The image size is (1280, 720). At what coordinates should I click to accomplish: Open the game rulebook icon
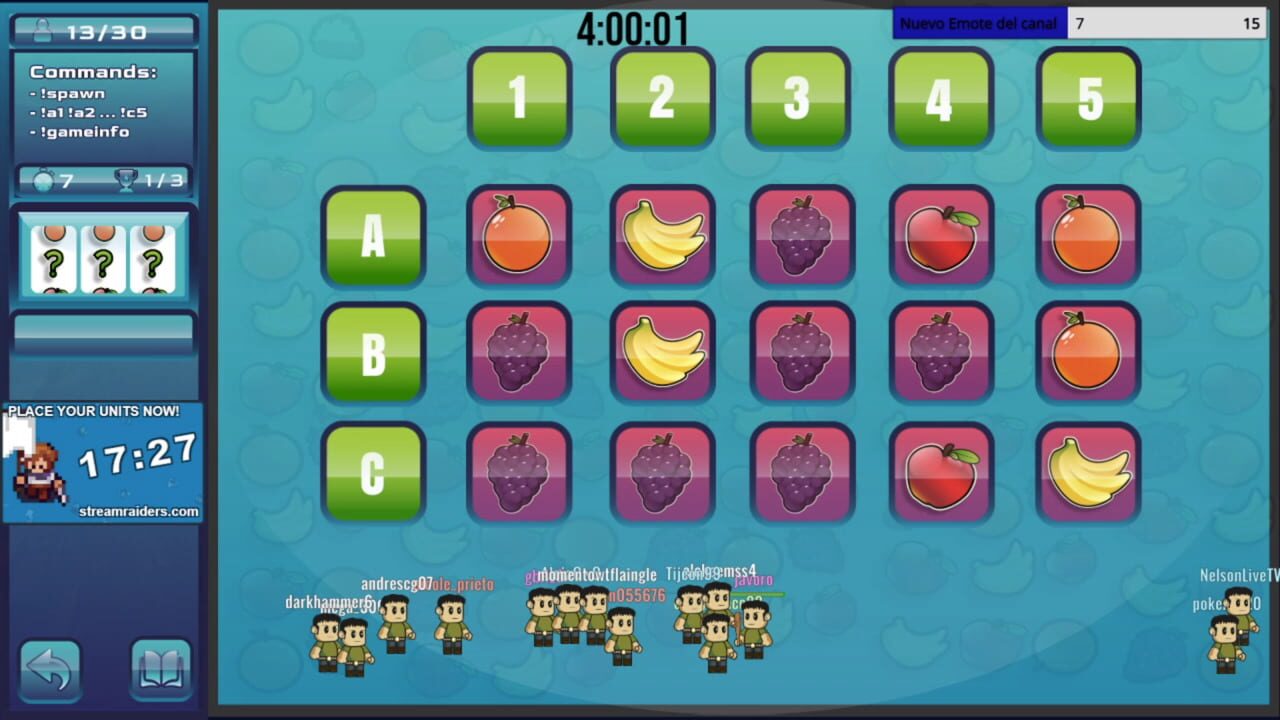pos(161,670)
